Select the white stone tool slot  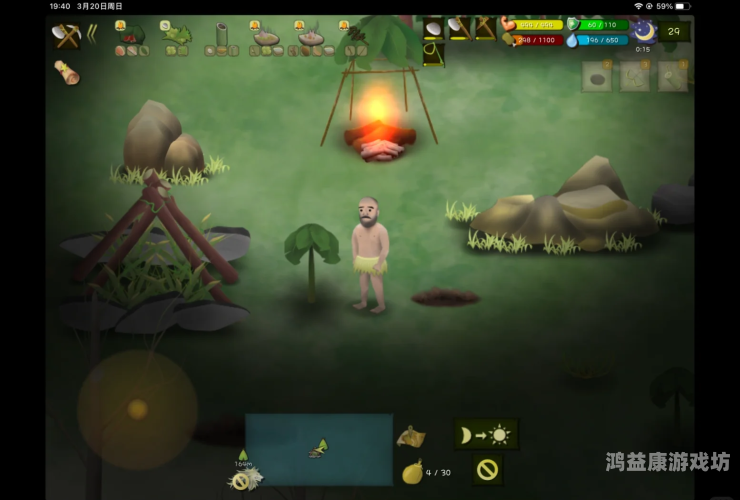(434, 28)
